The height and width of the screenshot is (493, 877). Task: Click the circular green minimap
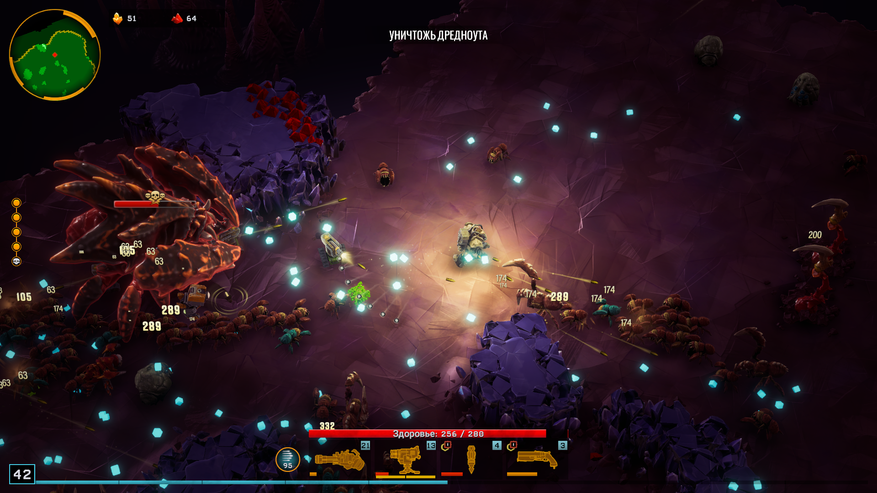coord(54,54)
